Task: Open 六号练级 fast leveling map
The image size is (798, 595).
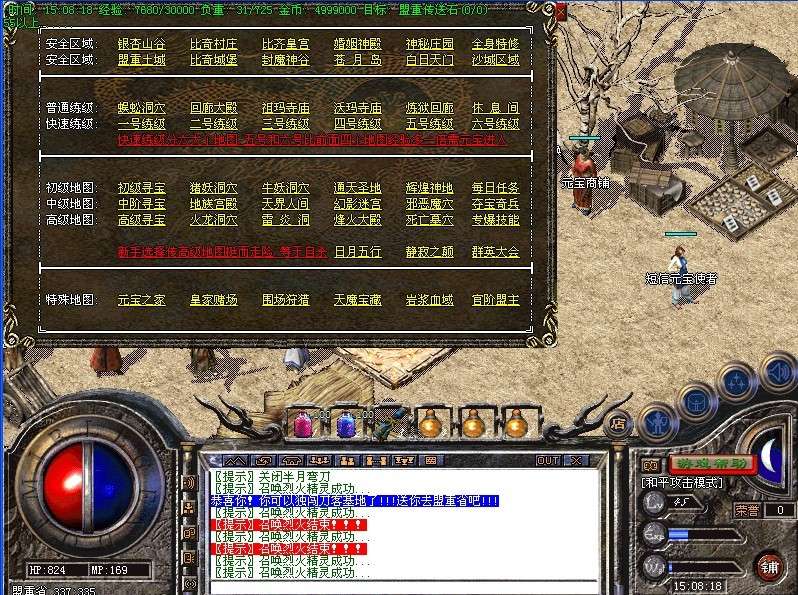Action: (496, 124)
